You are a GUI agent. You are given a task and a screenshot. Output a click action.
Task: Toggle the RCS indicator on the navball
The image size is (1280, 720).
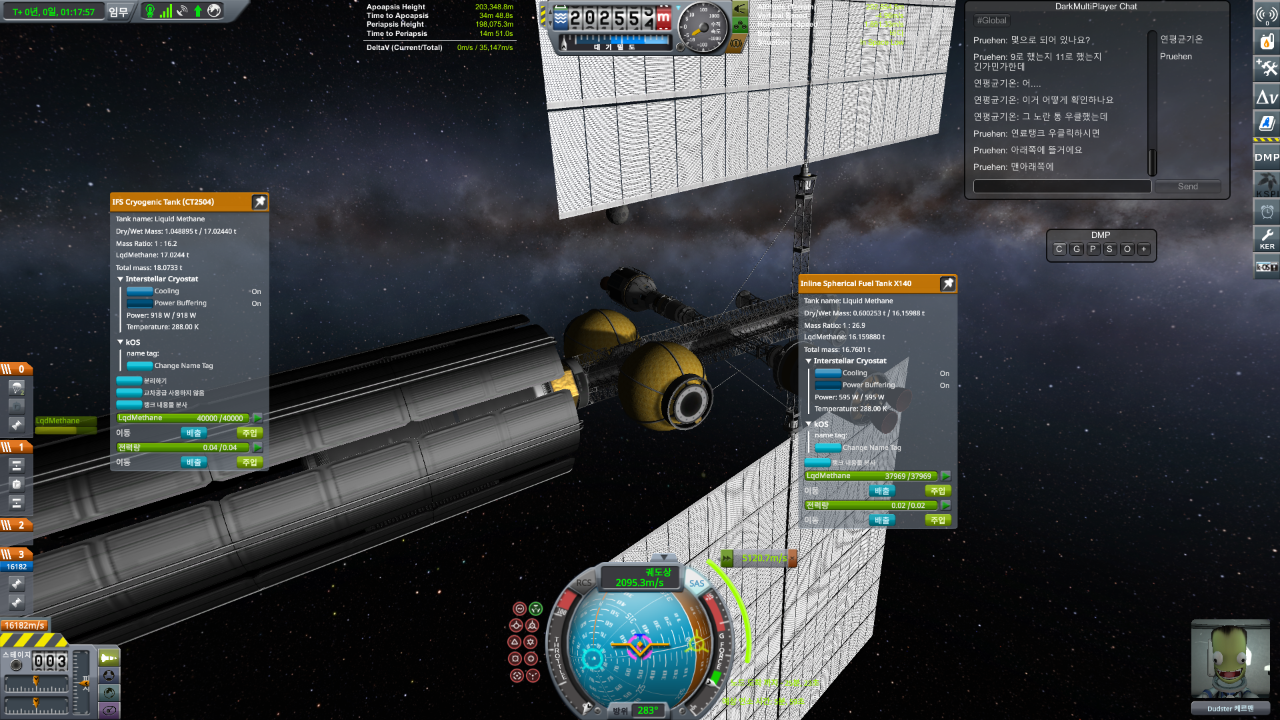click(x=586, y=583)
